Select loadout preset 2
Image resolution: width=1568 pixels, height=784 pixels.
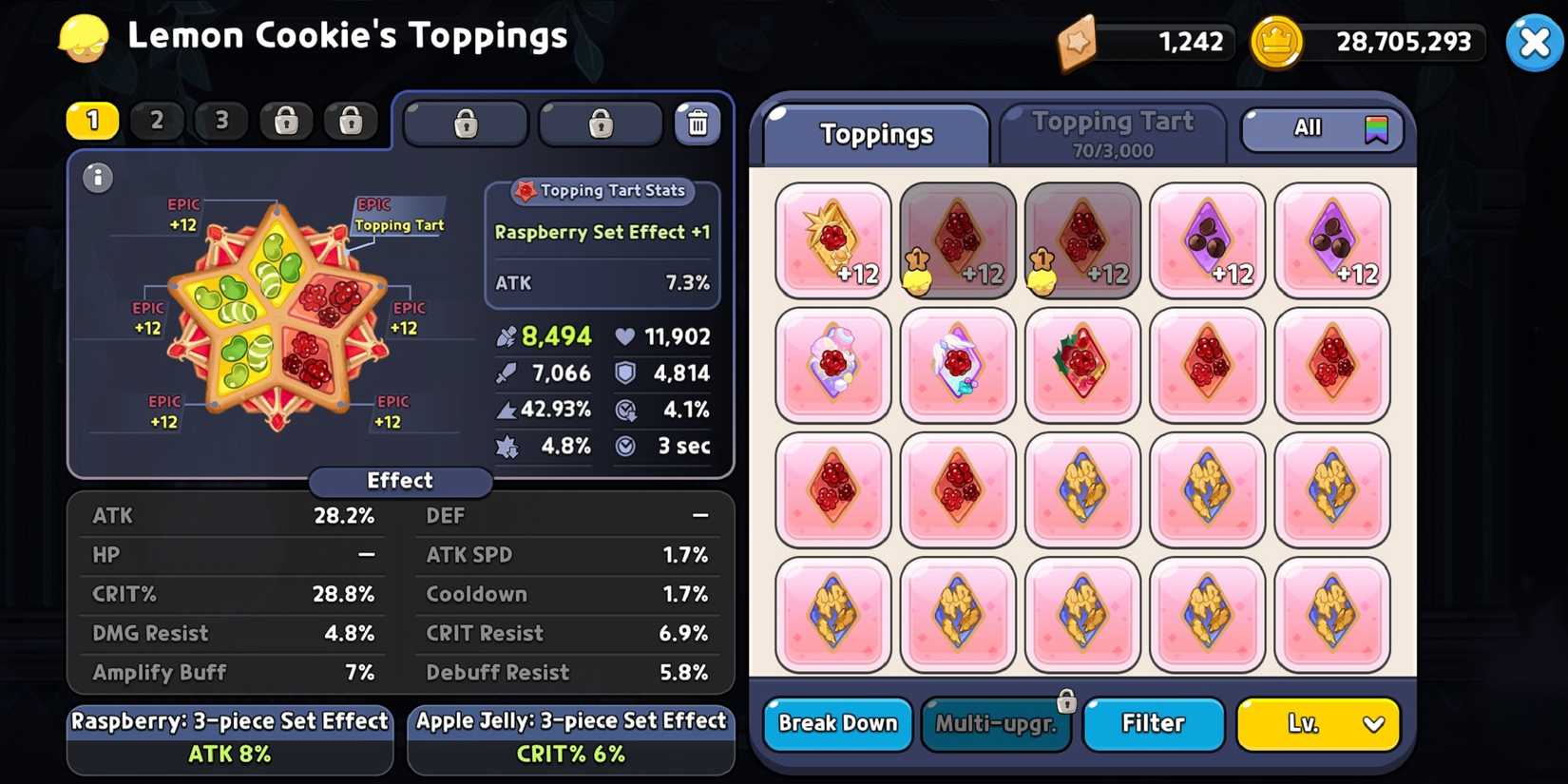pos(157,122)
